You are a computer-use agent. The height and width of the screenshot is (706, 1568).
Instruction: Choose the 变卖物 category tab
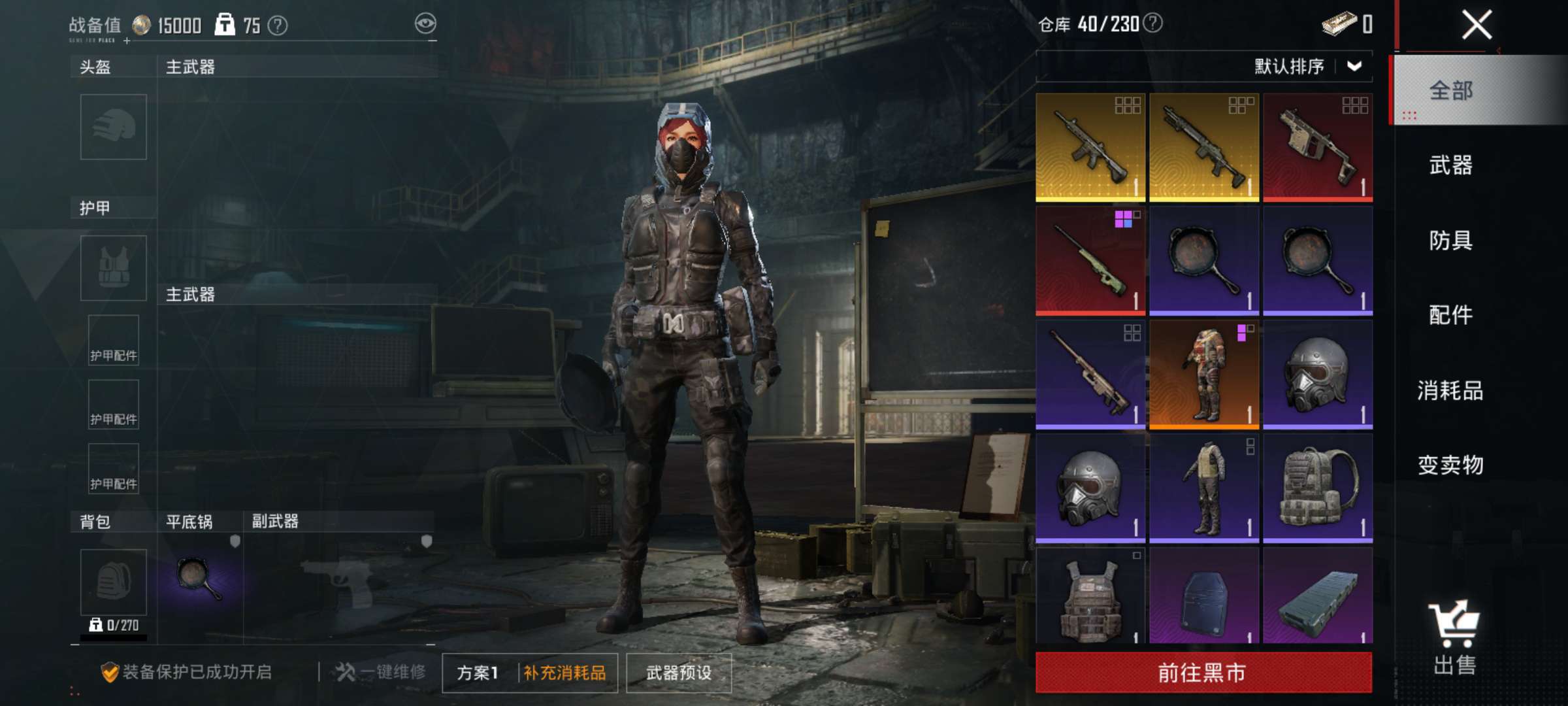tap(1450, 465)
